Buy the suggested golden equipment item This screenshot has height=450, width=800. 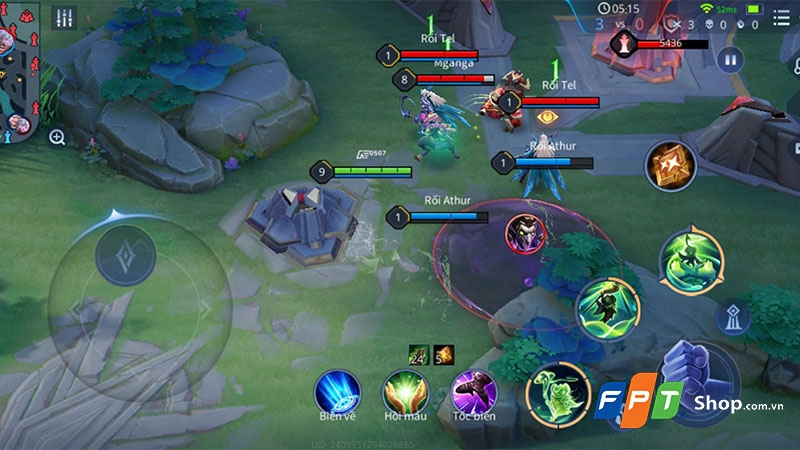coord(669,166)
